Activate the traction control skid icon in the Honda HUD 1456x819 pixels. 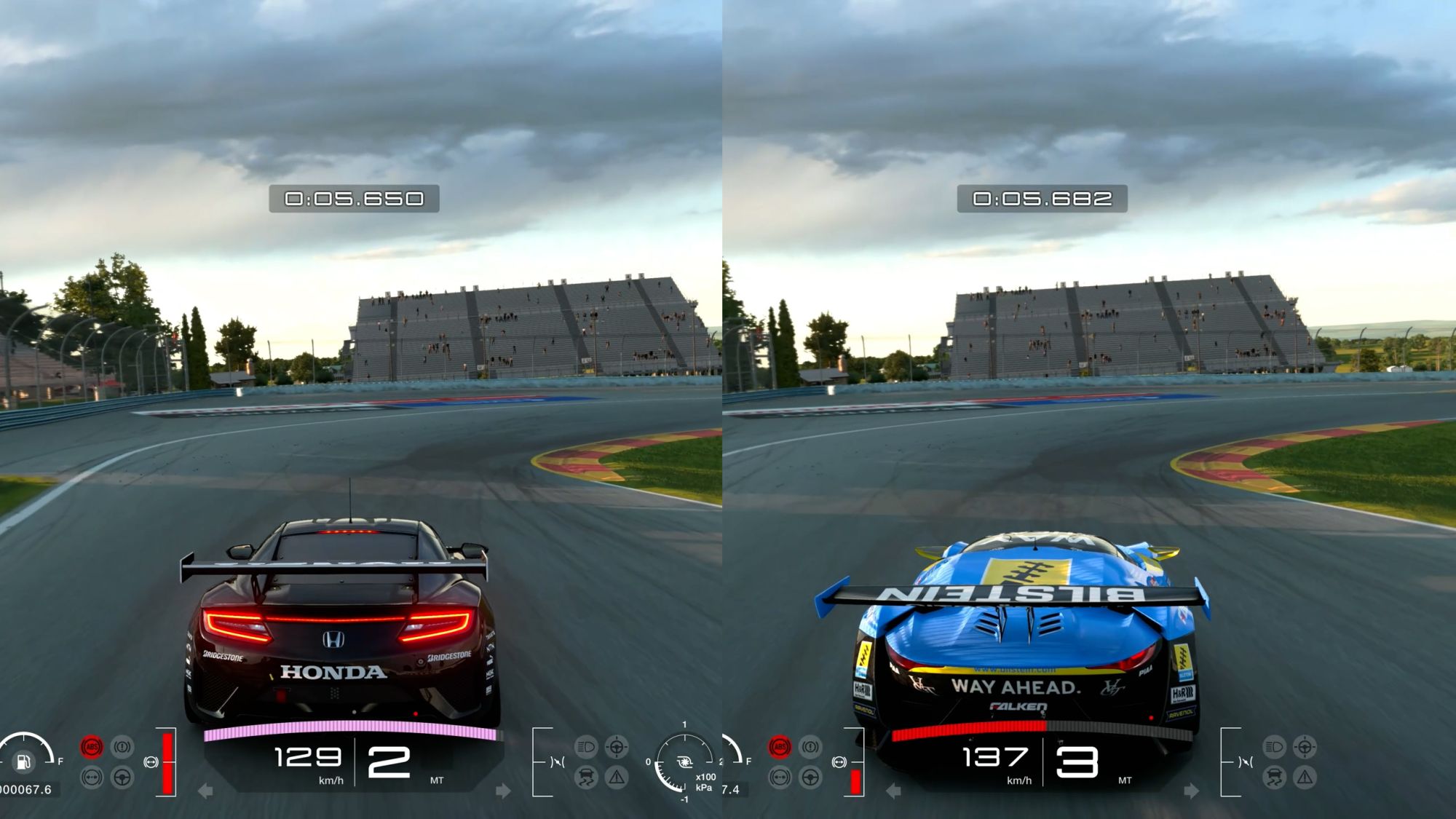coord(586,778)
